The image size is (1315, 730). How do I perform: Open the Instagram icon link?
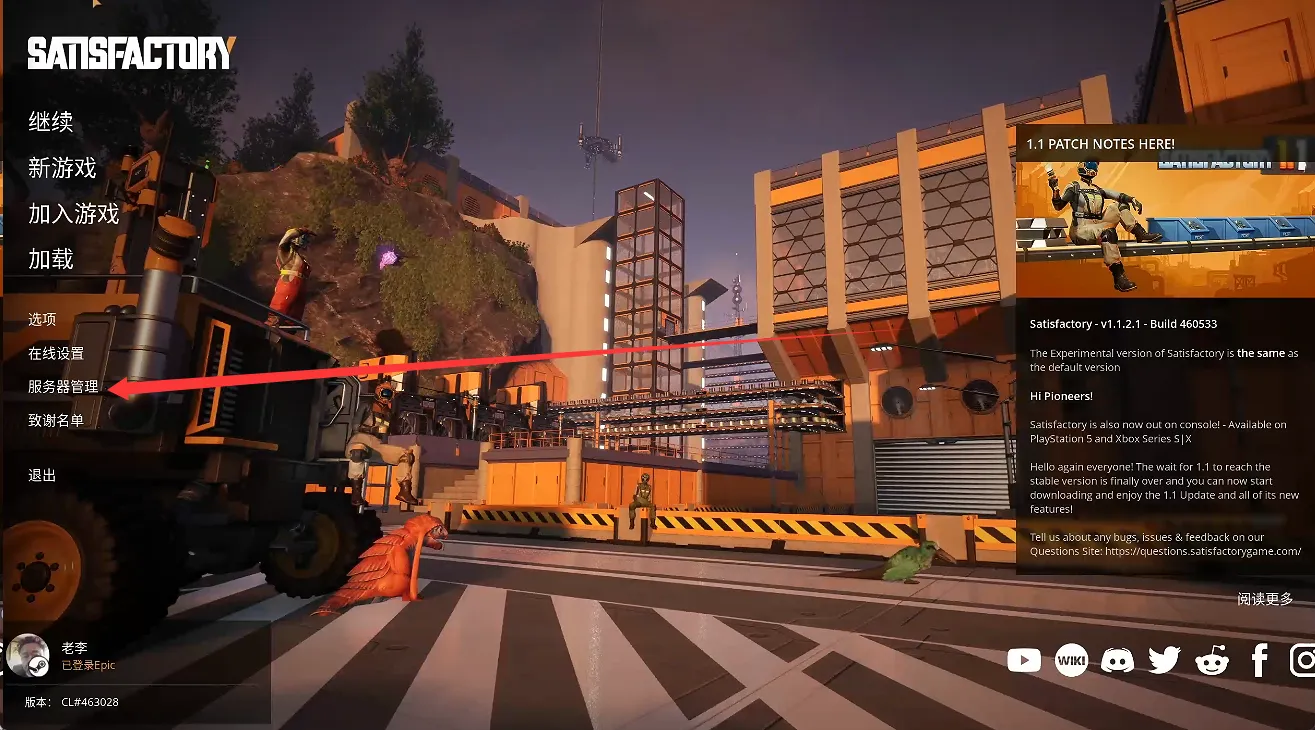(x=1302, y=660)
